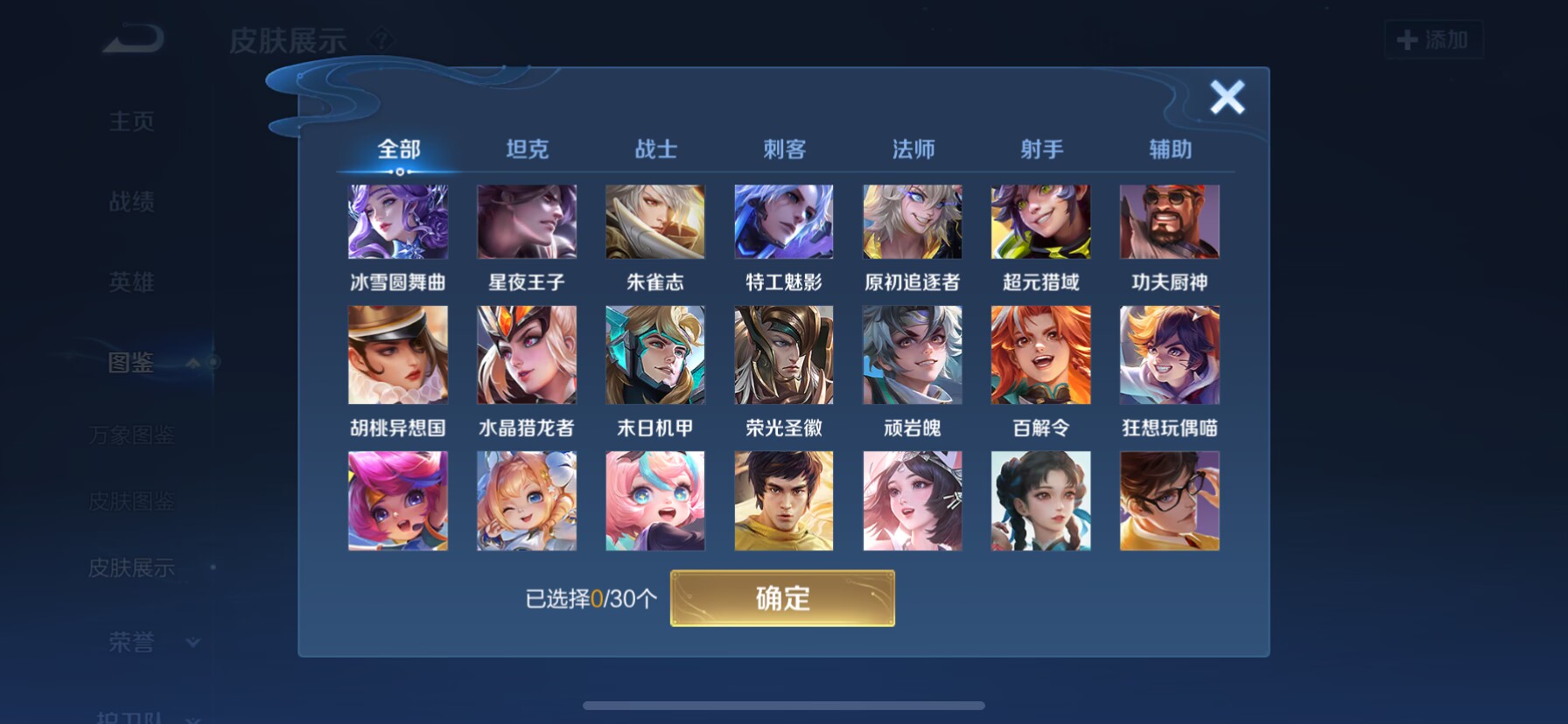Viewport: 1568px width, 724px height.
Task: Open the 射手 skin category
Action: [1040, 150]
